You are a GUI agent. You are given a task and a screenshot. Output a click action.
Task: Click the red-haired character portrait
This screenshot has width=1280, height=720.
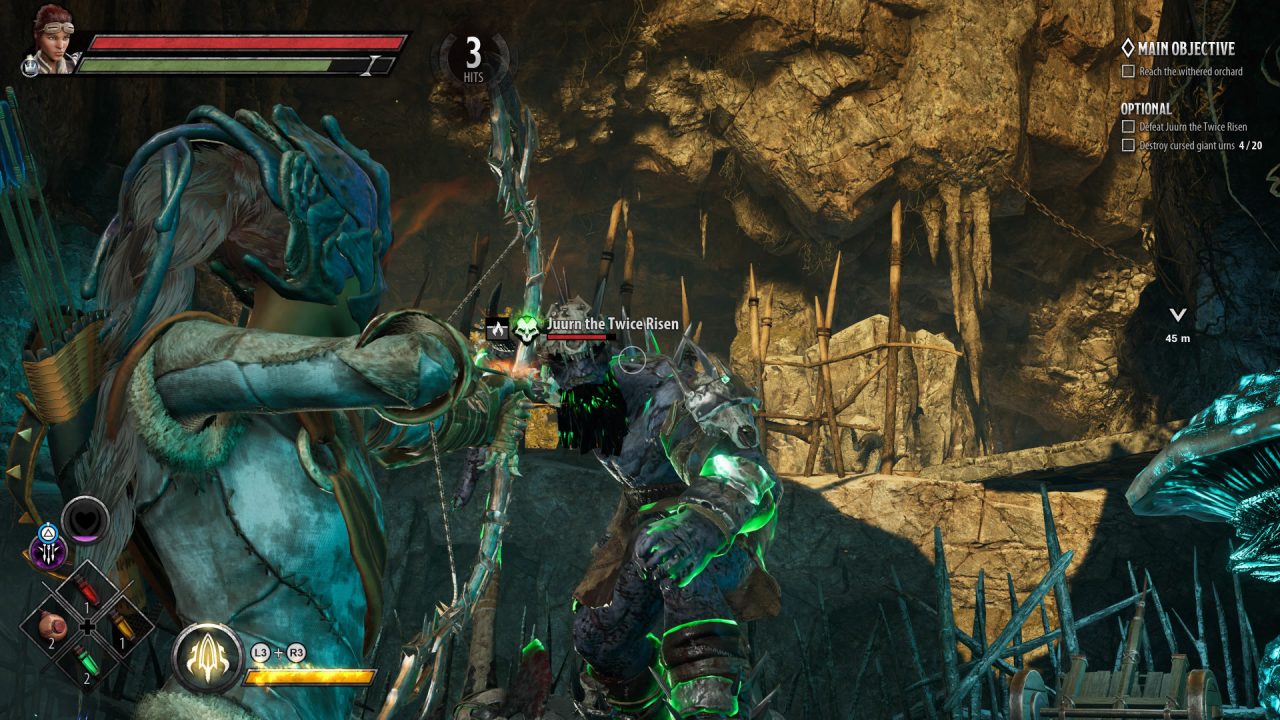point(52,38)
